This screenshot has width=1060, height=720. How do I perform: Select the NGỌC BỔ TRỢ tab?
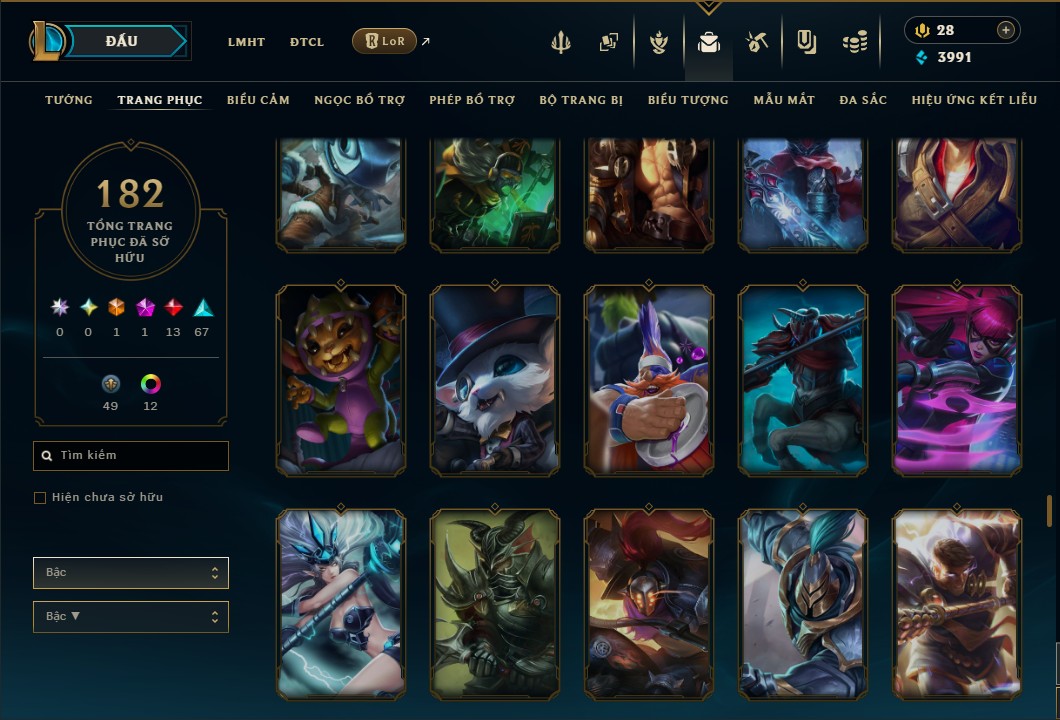(x=359, y=100)
